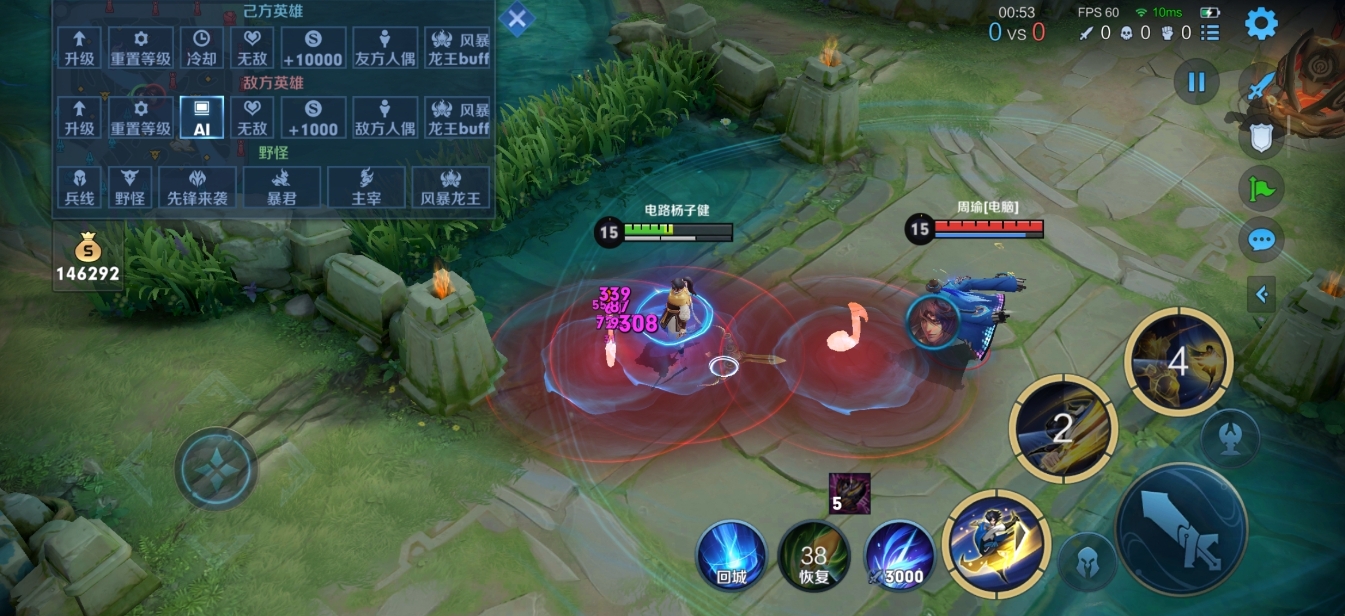Viewport: 1345px width, 616px height.
Task: Open the gear settings menu
Action: coord(1260,23)
